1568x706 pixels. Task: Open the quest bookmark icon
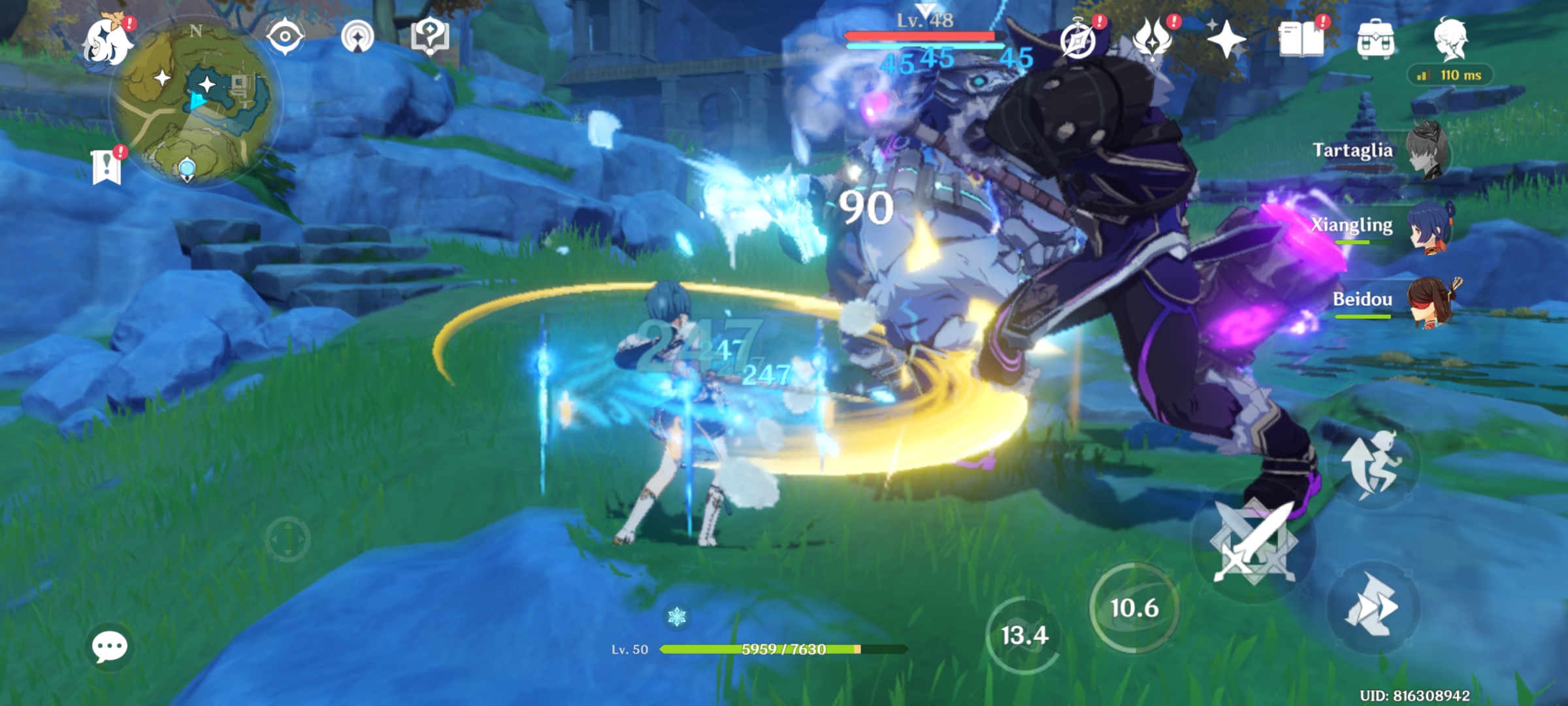[106, 166]
